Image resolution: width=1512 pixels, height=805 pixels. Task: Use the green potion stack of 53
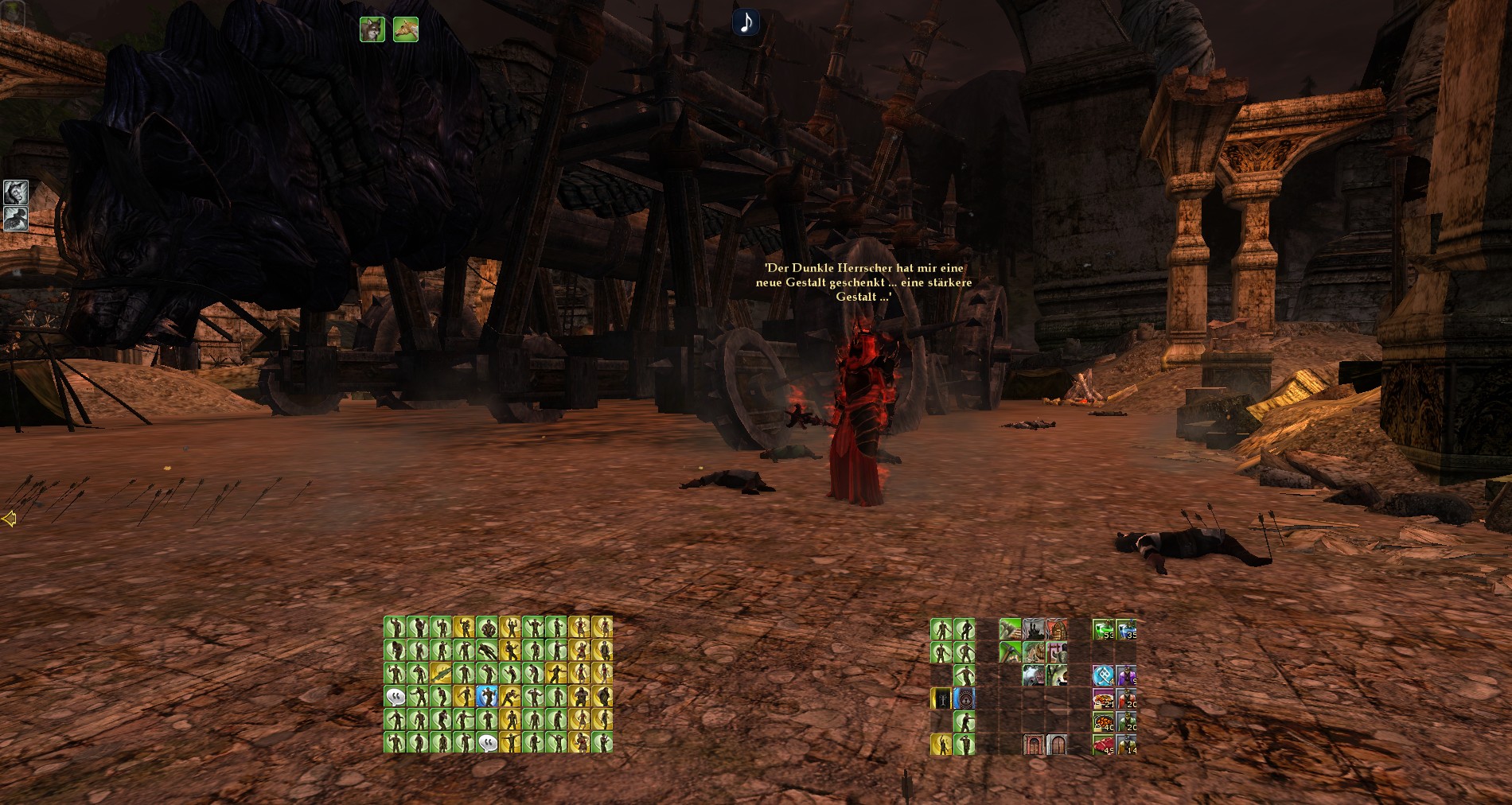pos(1103,630)
